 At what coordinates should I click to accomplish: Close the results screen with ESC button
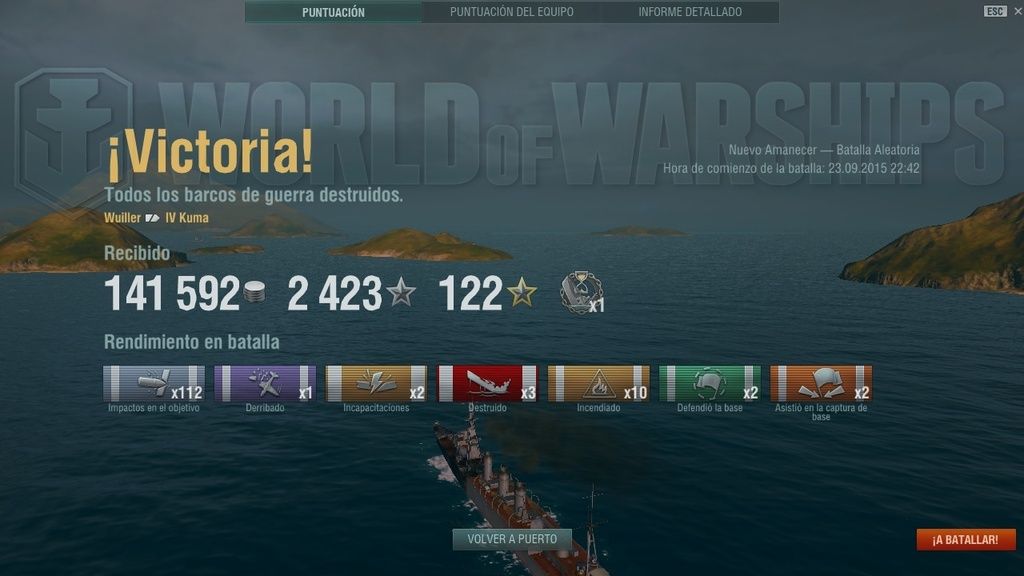(994, 11)
